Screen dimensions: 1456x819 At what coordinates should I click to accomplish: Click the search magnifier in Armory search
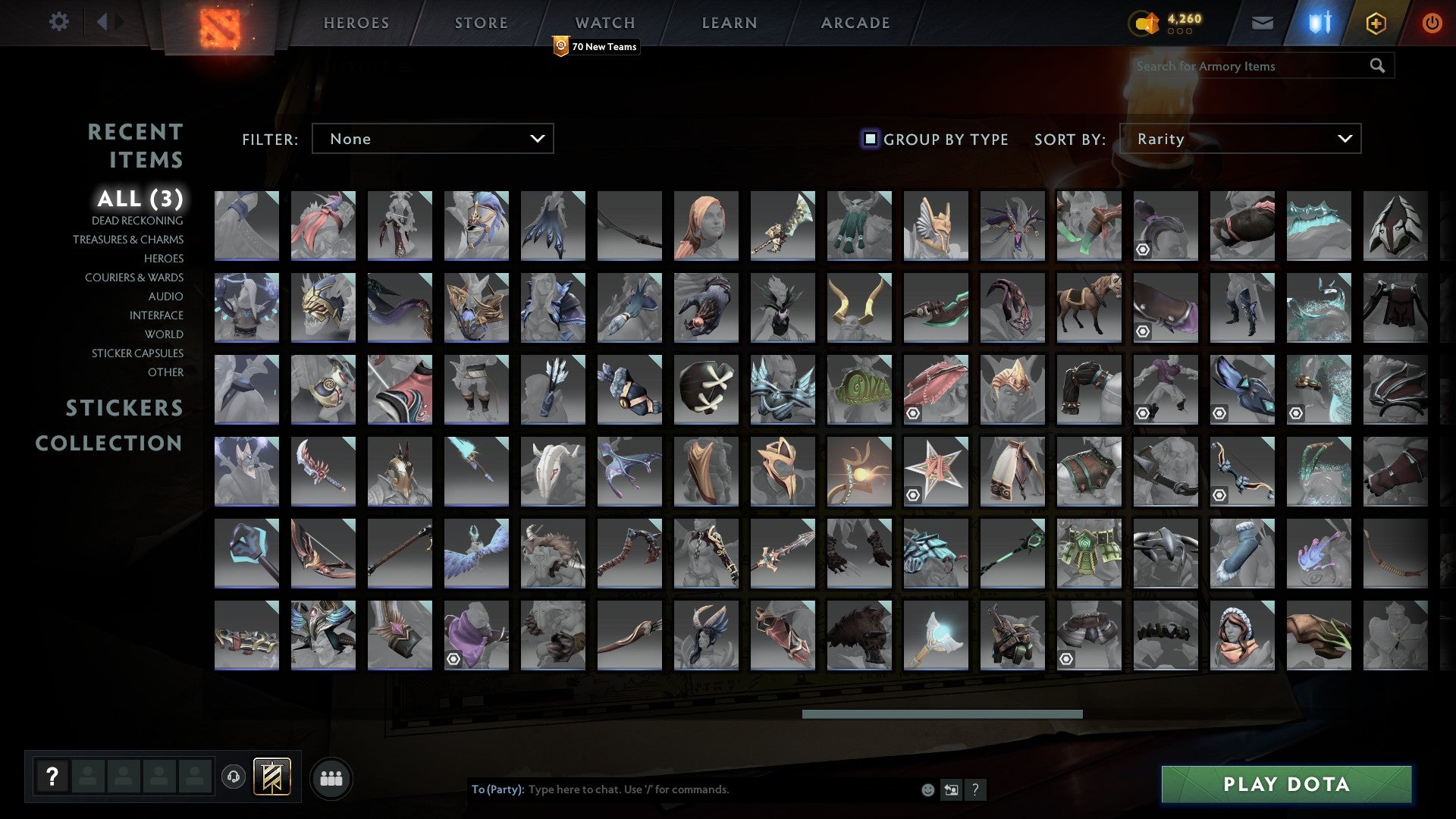click(x=1377, y=66)
